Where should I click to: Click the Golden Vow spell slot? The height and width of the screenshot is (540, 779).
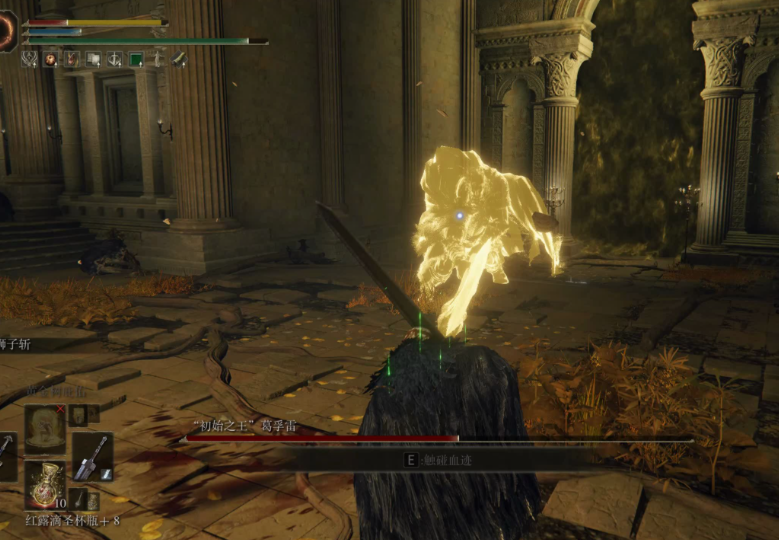click(45, 428)
